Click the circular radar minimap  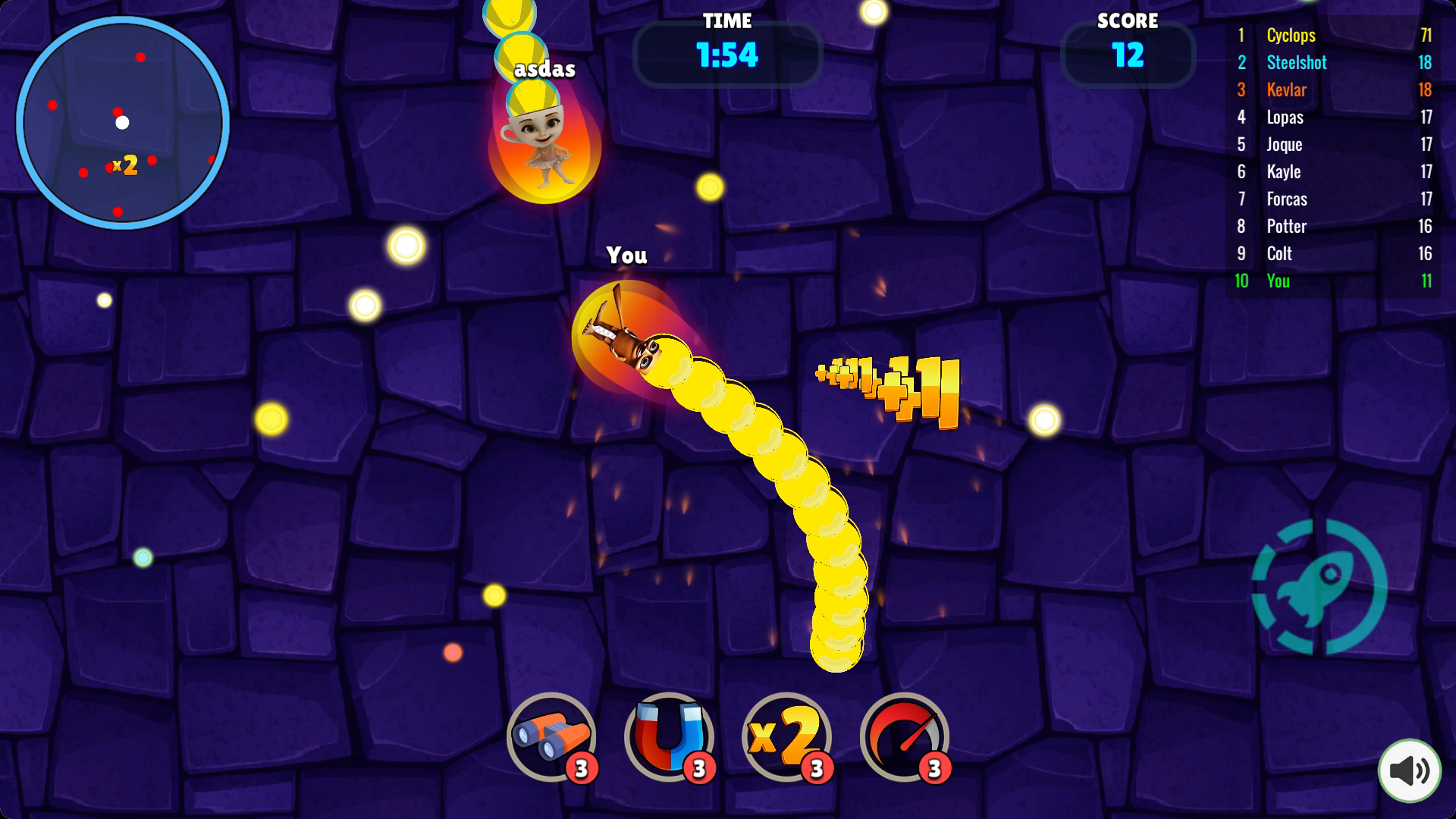tap(123, 123)
